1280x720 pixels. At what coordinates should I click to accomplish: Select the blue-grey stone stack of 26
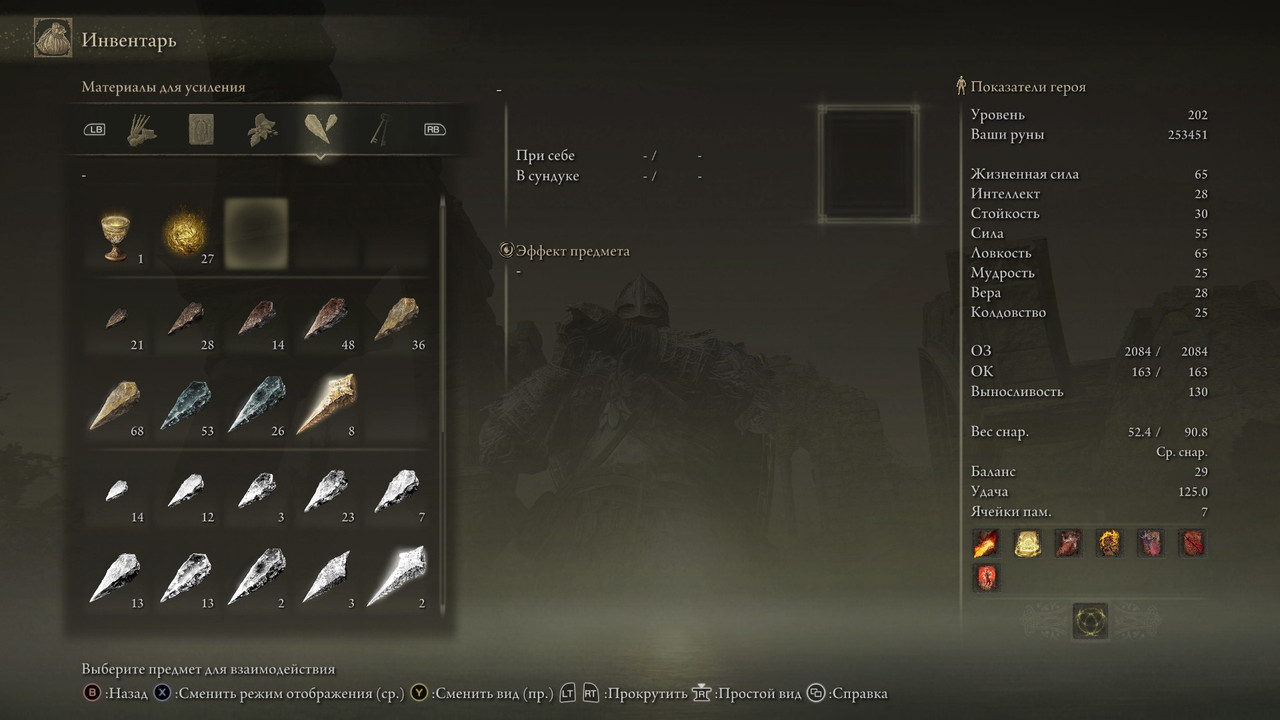256,405
